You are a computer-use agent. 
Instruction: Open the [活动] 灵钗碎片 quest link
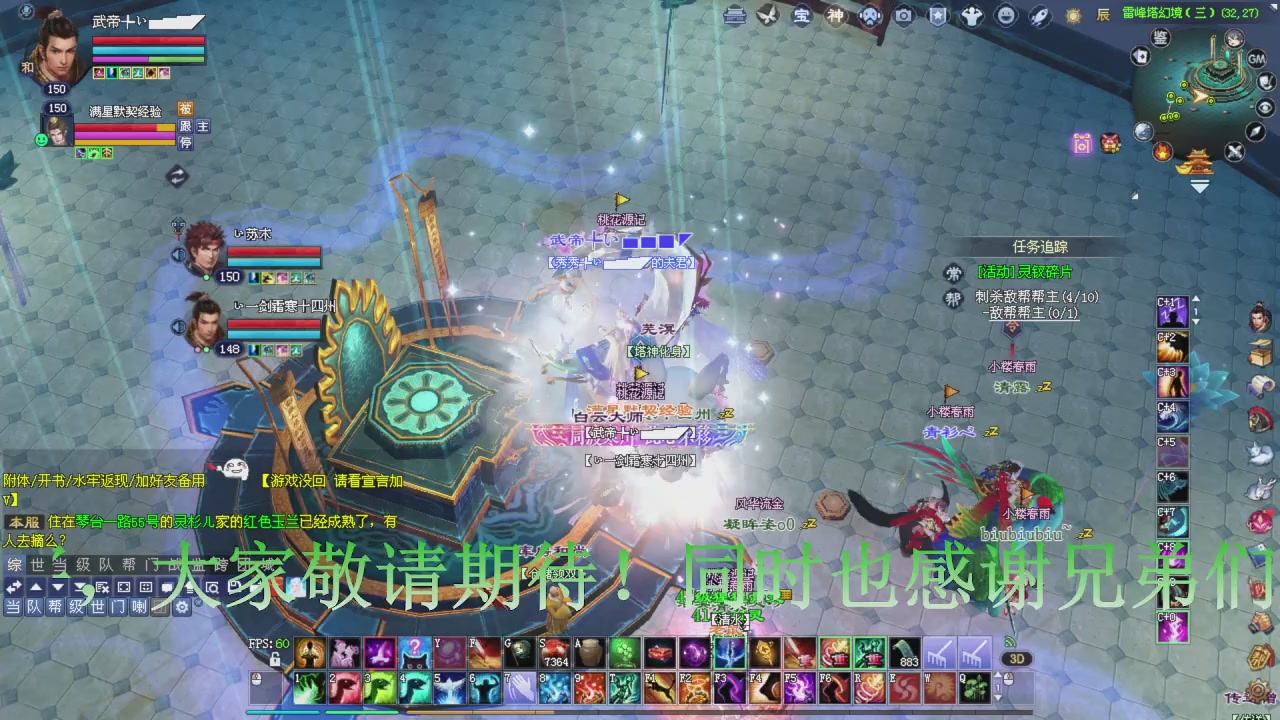point(1024,272)
